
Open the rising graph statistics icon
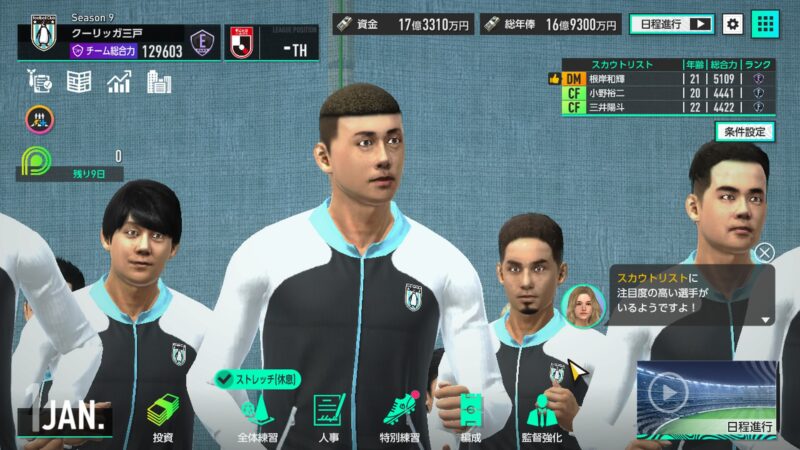pos(120,82)
